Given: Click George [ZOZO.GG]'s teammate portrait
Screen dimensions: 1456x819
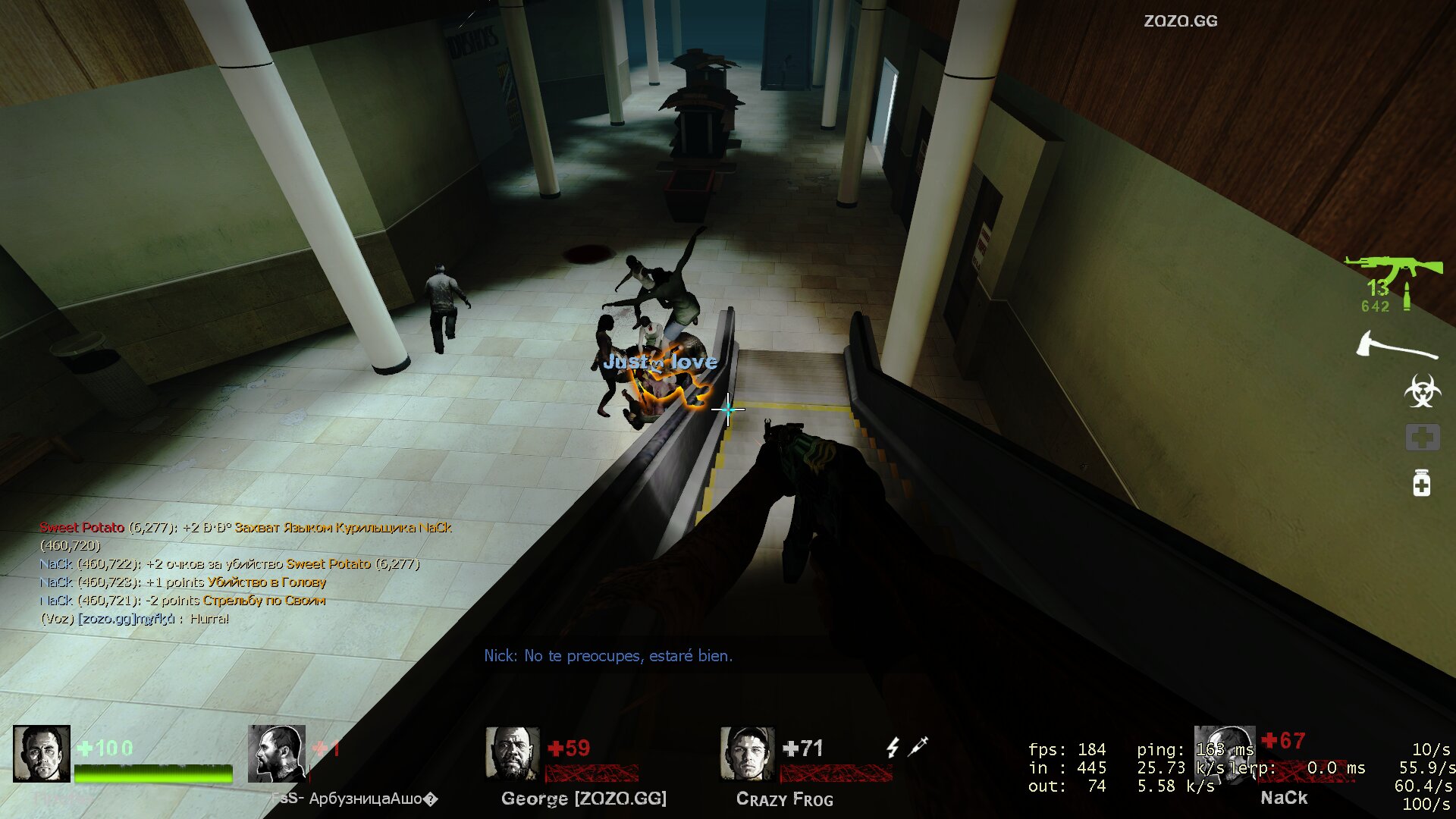Looking at the screenshot, I should (512, 754).
